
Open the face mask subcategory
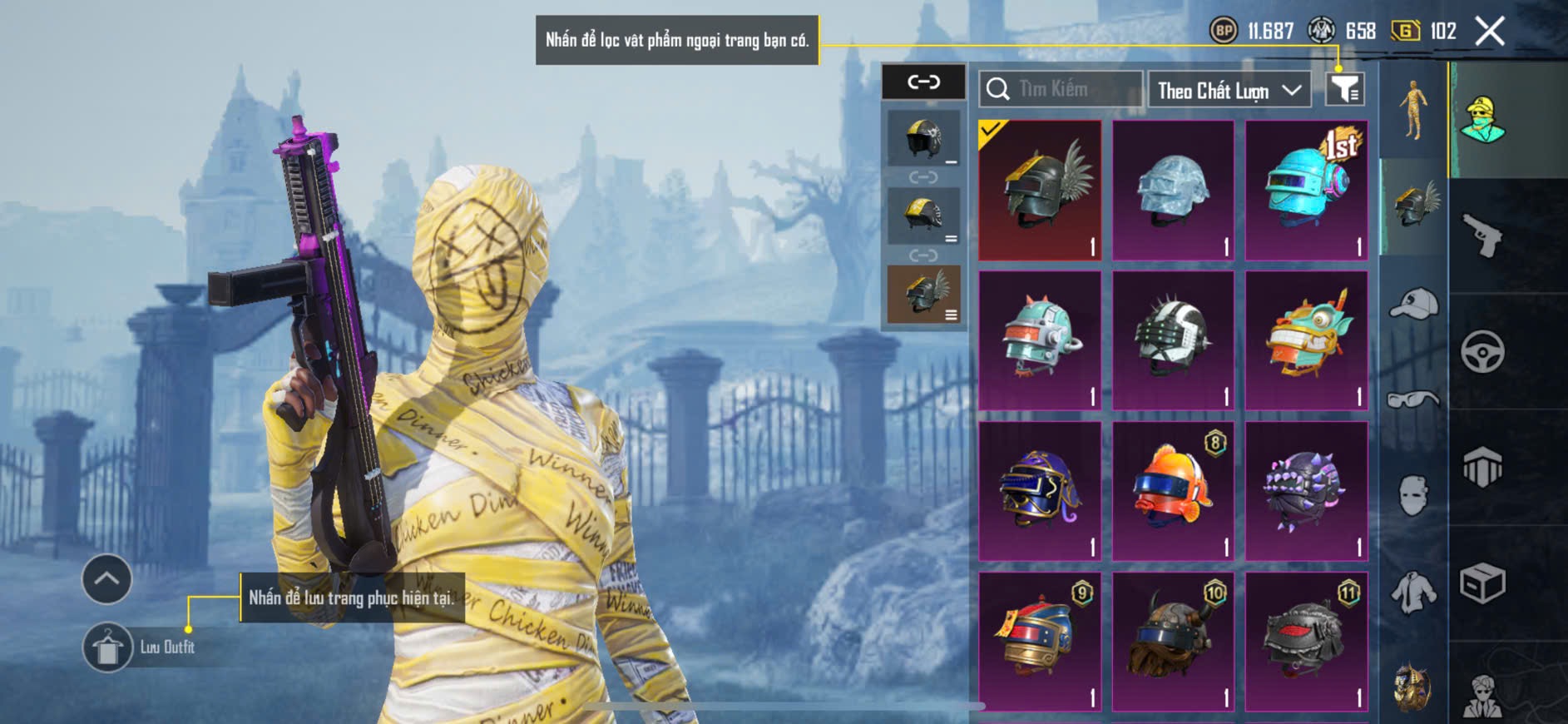tap(1413, 496)
